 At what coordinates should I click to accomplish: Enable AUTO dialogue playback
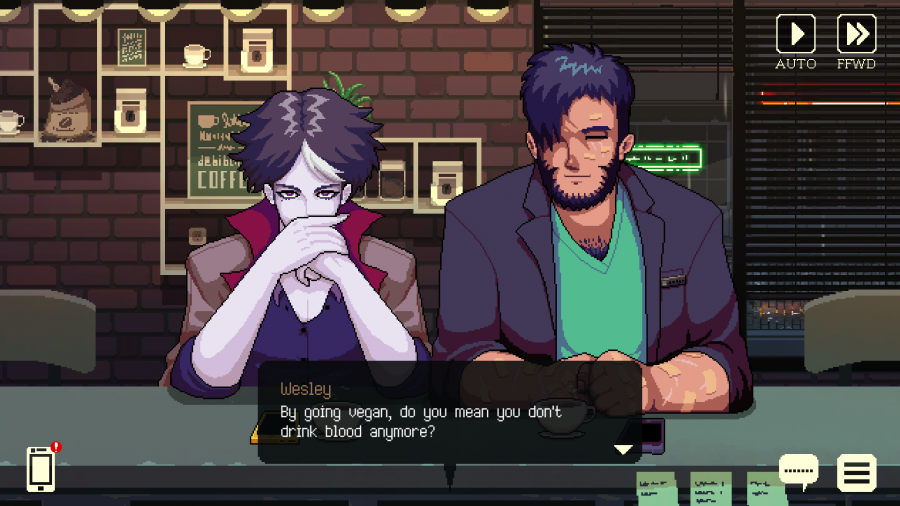click(x=796, y=35)
